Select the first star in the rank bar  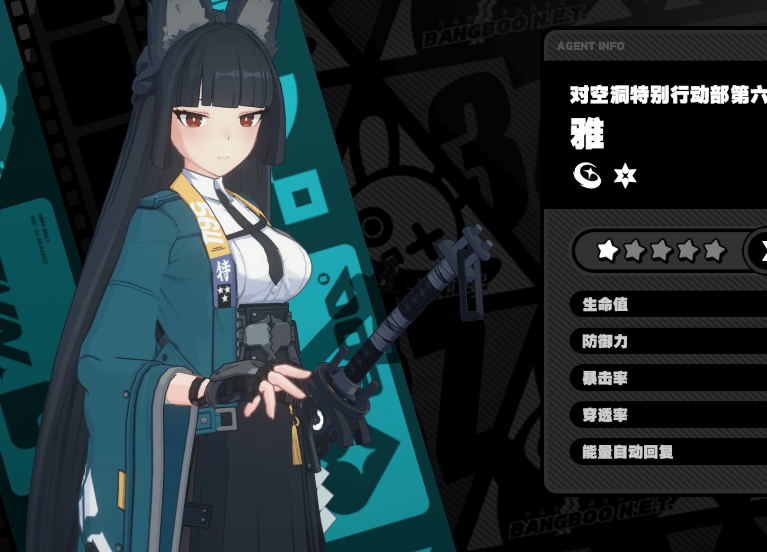pos(607,250)
